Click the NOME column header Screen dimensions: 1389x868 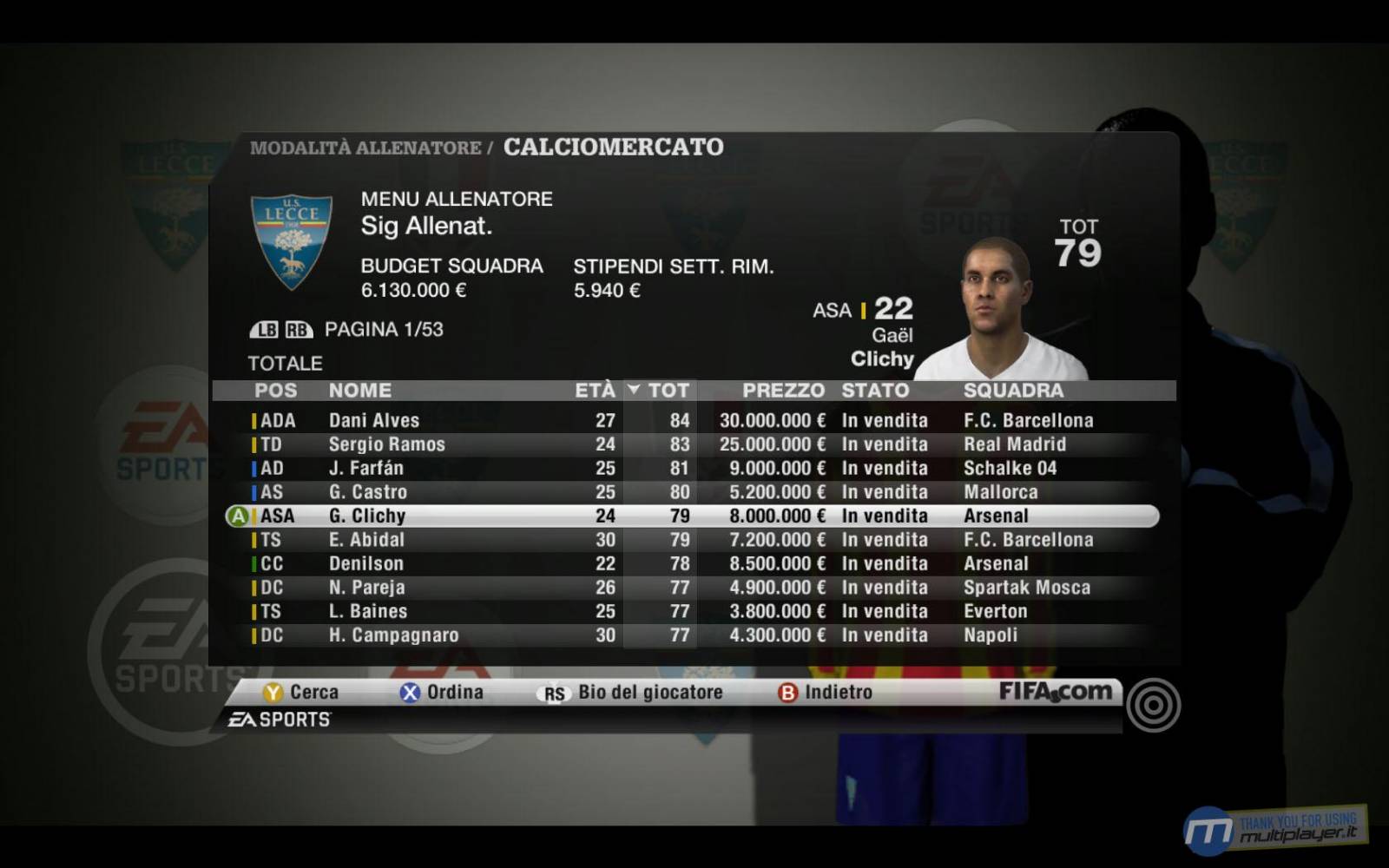coord(359,391)
